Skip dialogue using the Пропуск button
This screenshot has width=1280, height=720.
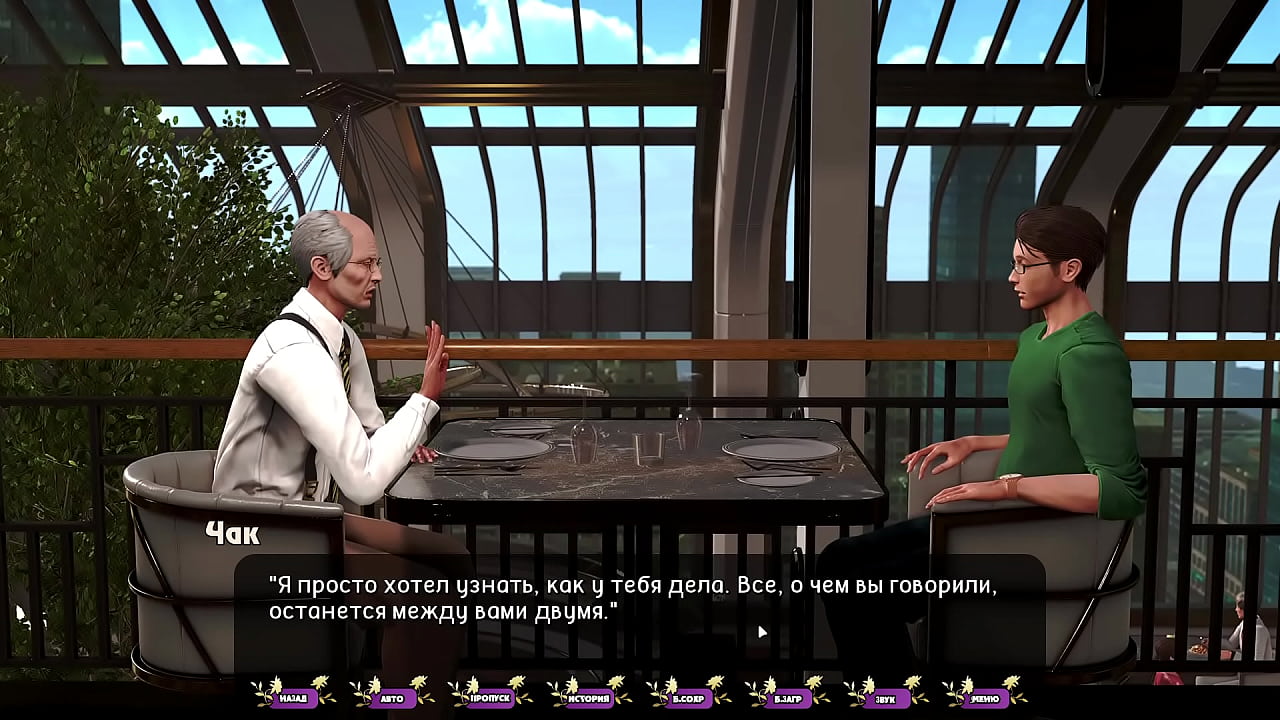pyautogui.click(x=490, y=698)
